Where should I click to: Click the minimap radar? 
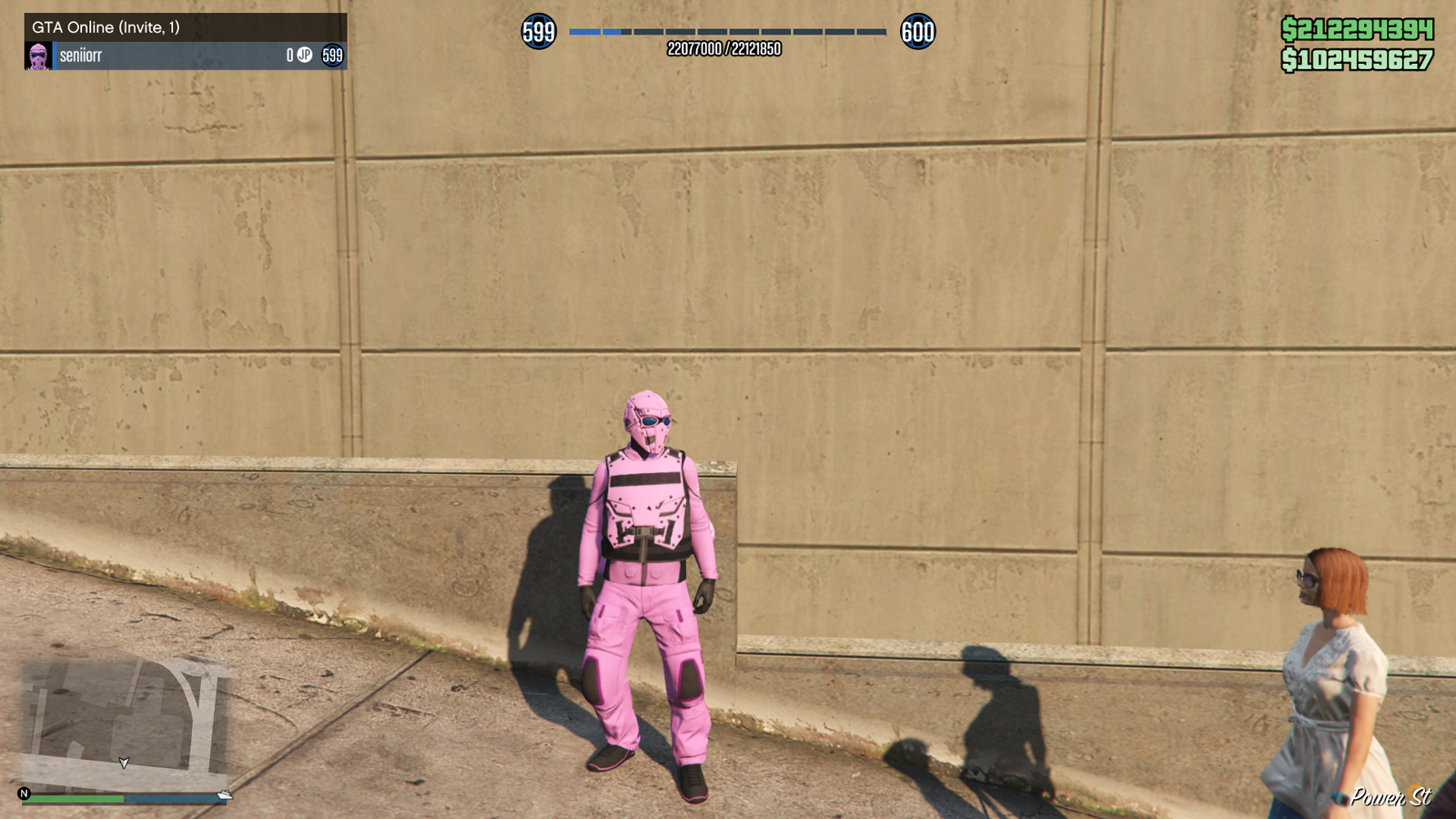(123, 722)
